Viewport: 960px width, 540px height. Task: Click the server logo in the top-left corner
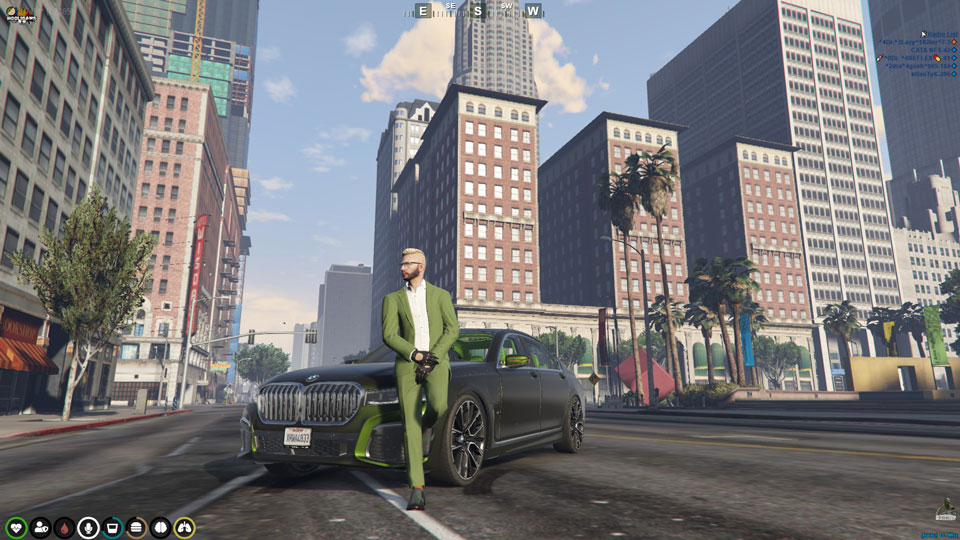pyautogui.click(x=18, y=14)
